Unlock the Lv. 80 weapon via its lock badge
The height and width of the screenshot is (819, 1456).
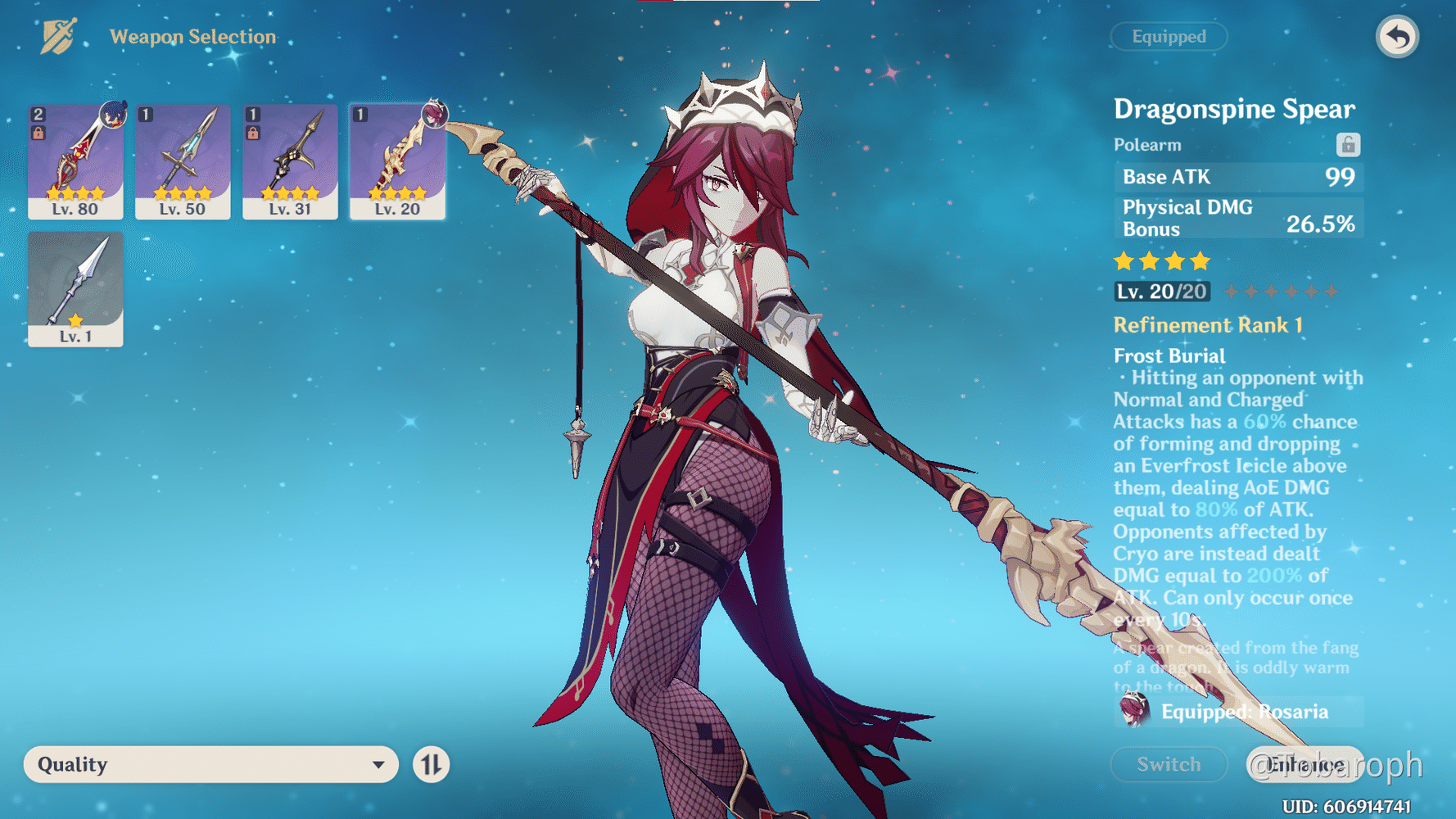(x=38, y=133)
